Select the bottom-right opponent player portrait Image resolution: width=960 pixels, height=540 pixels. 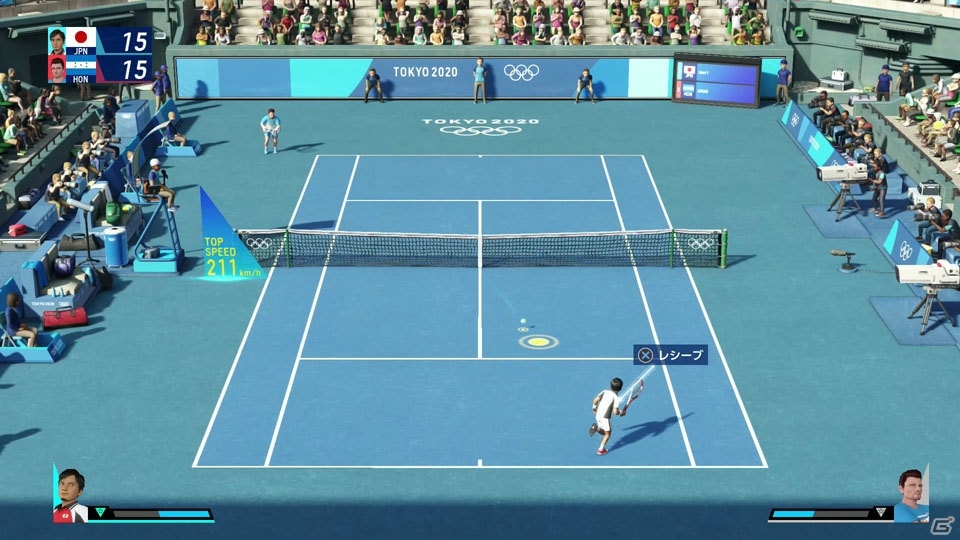click(911, 494)
